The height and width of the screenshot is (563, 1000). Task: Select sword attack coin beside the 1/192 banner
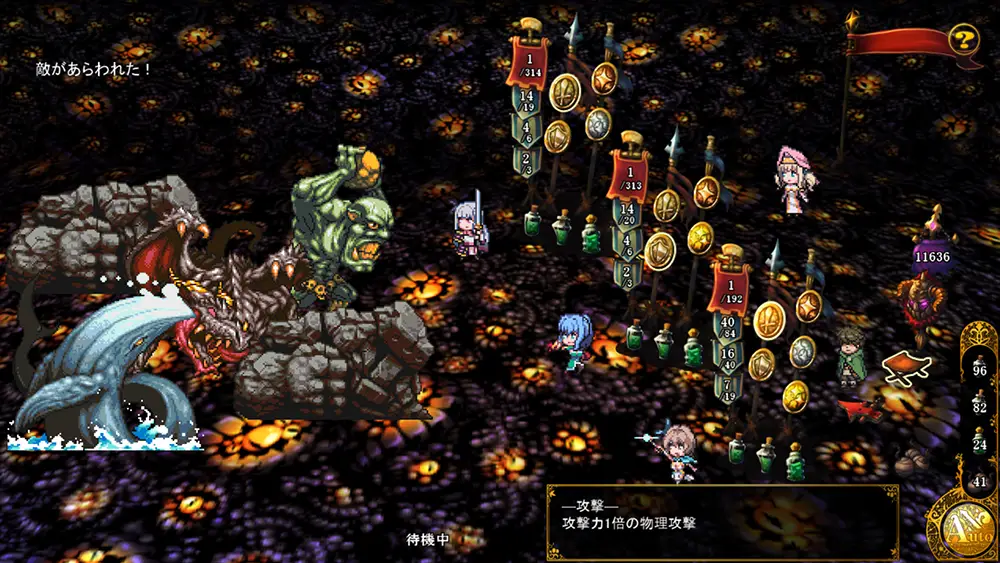(768, 320)
